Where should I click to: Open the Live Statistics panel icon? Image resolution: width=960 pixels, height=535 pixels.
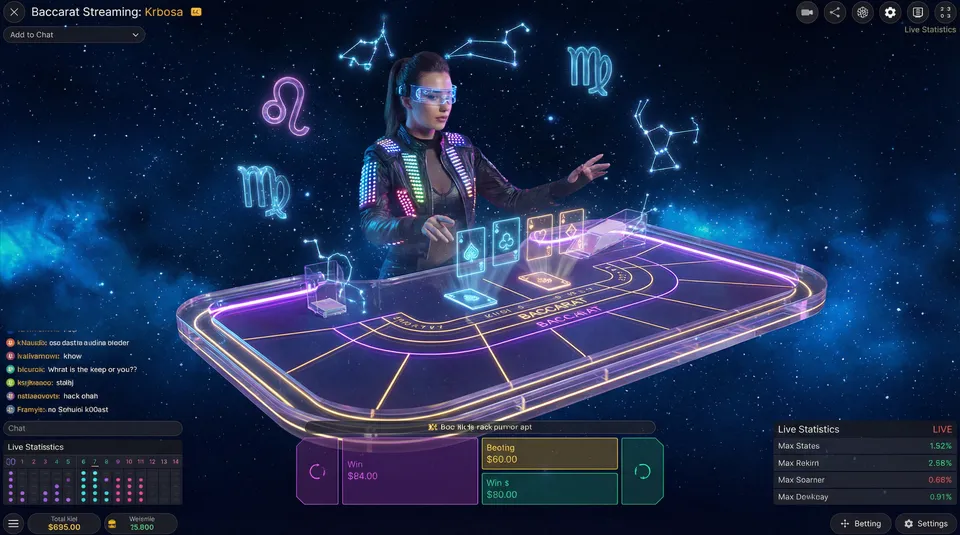918,12
